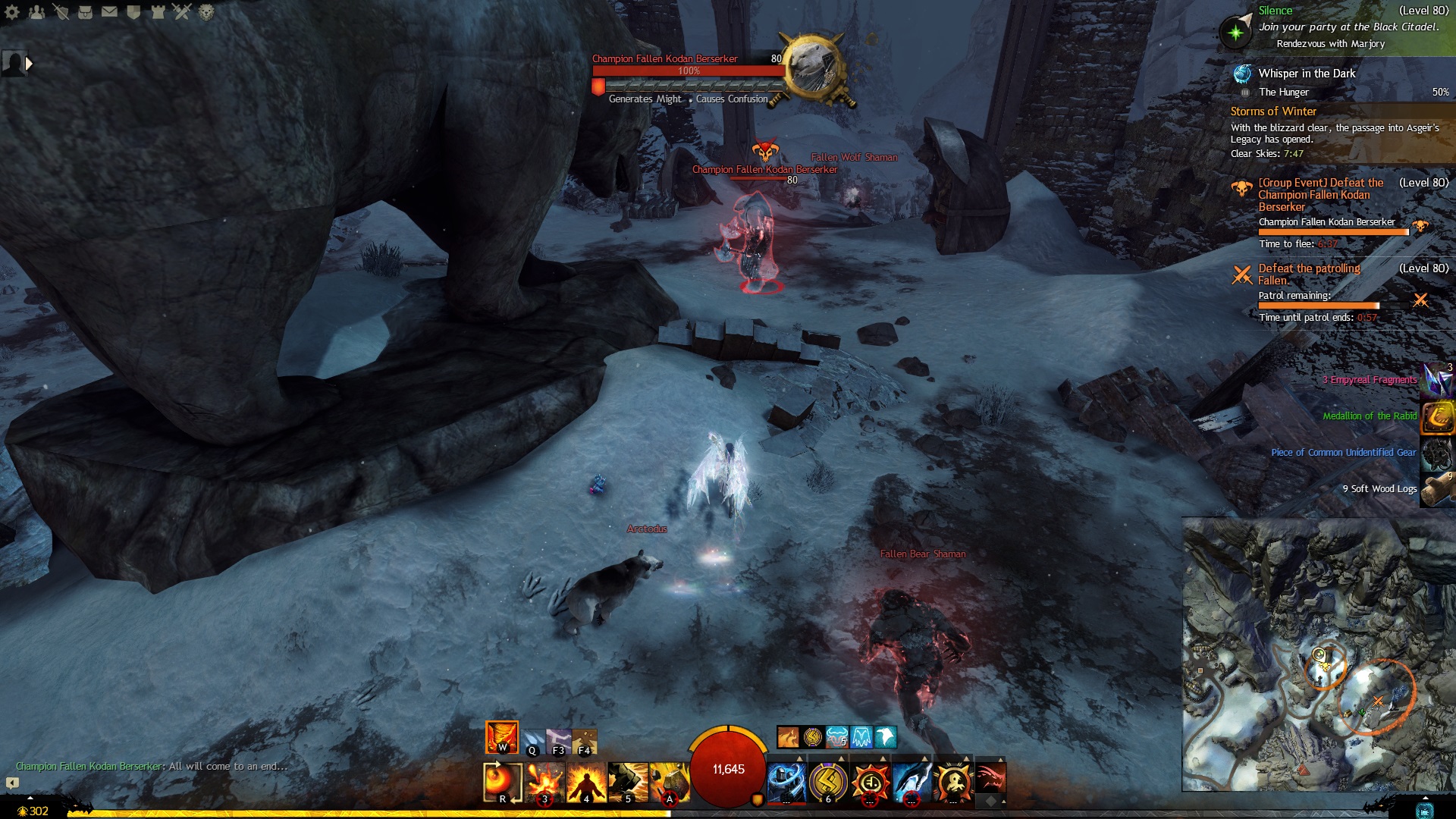Viewport: 1456px width, 819px height.
Task: Select the fire attunement tornado icon
Action: click(502, 736)
